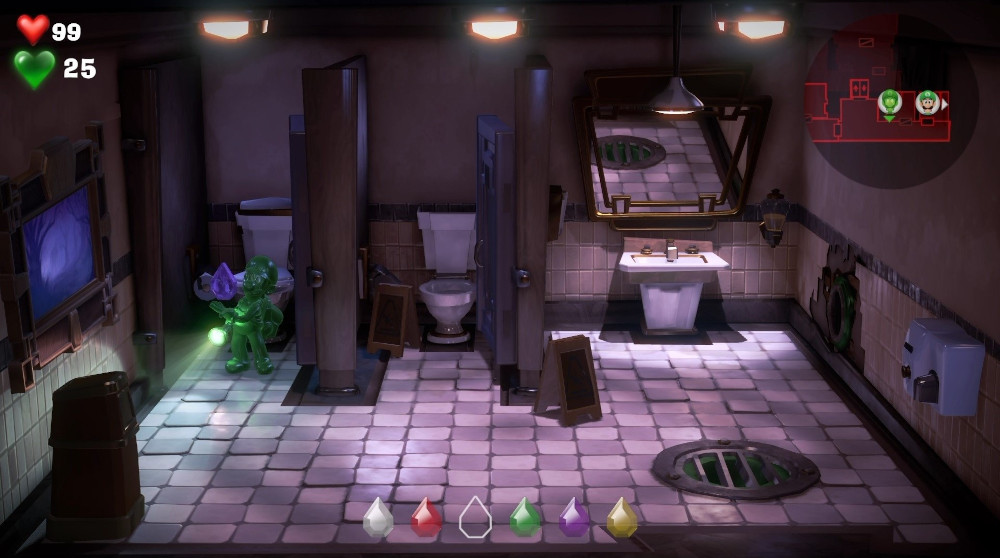Select the red gem in the gem tracker

coord(426,517)
